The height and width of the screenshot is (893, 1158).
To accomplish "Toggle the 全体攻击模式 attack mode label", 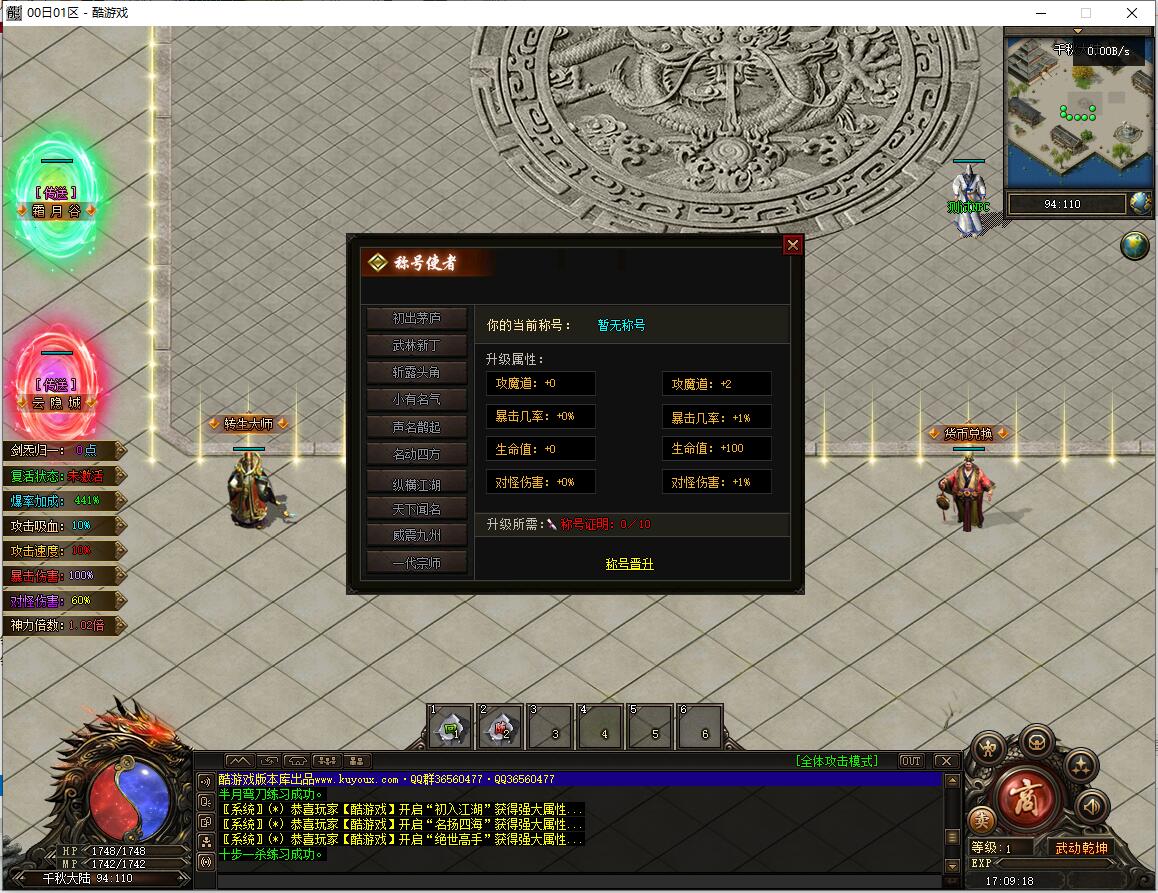I will click(x=837, y=761).
